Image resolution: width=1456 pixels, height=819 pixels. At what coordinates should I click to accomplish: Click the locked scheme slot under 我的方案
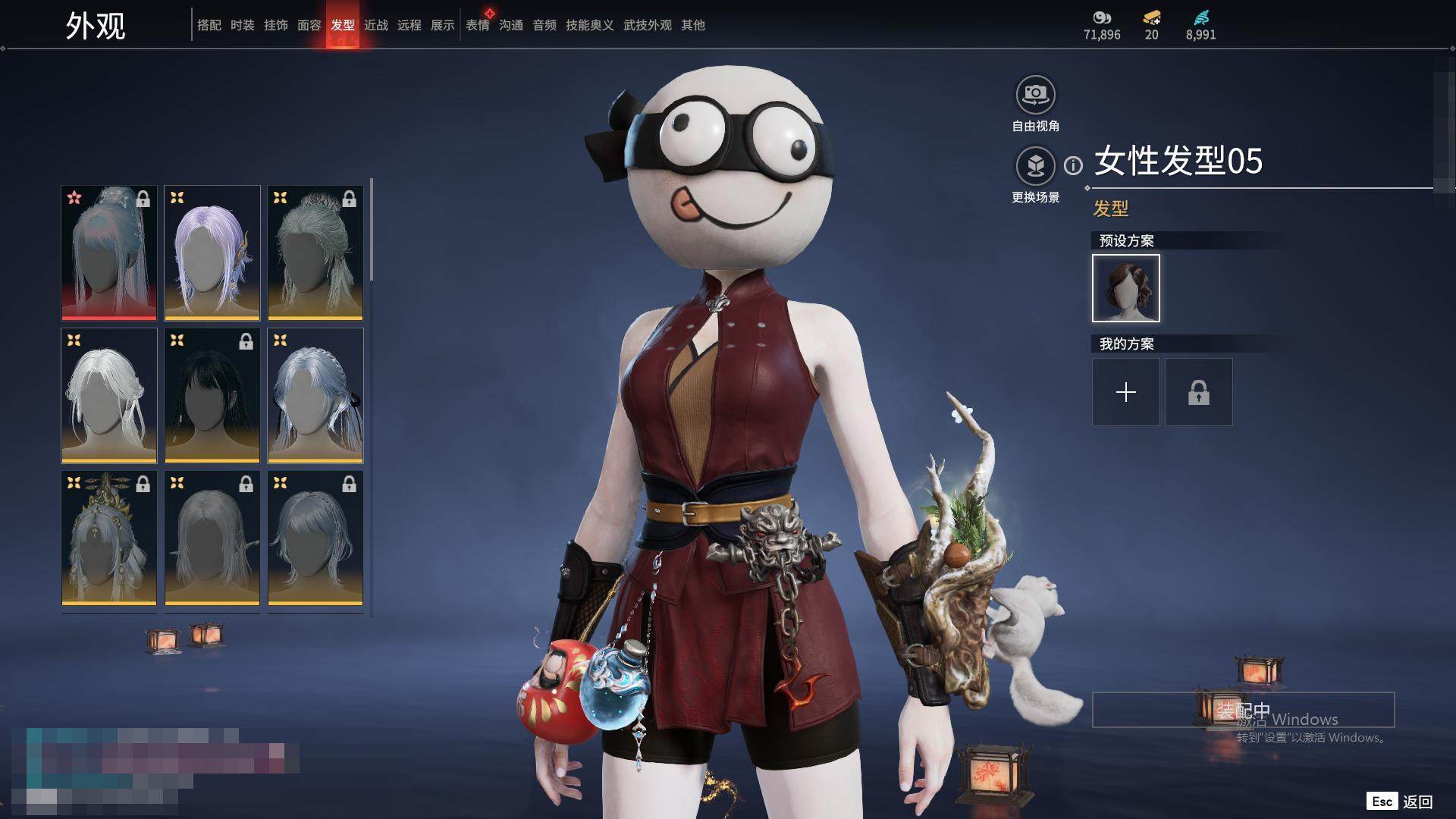pos(1199,392)
